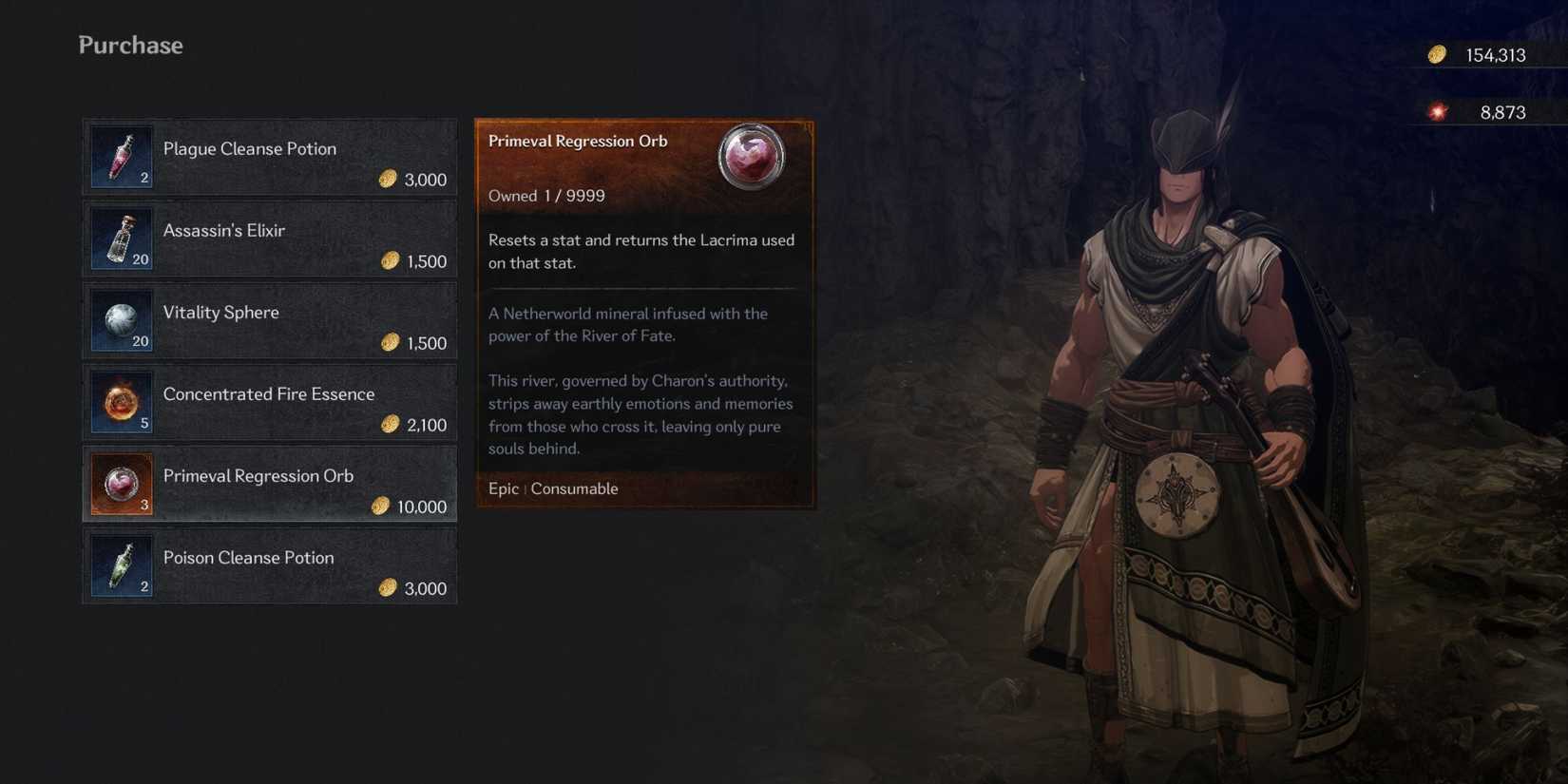Click the Purchase heading
This screenshot has height=784, width=1568.
tap(130, 45)
